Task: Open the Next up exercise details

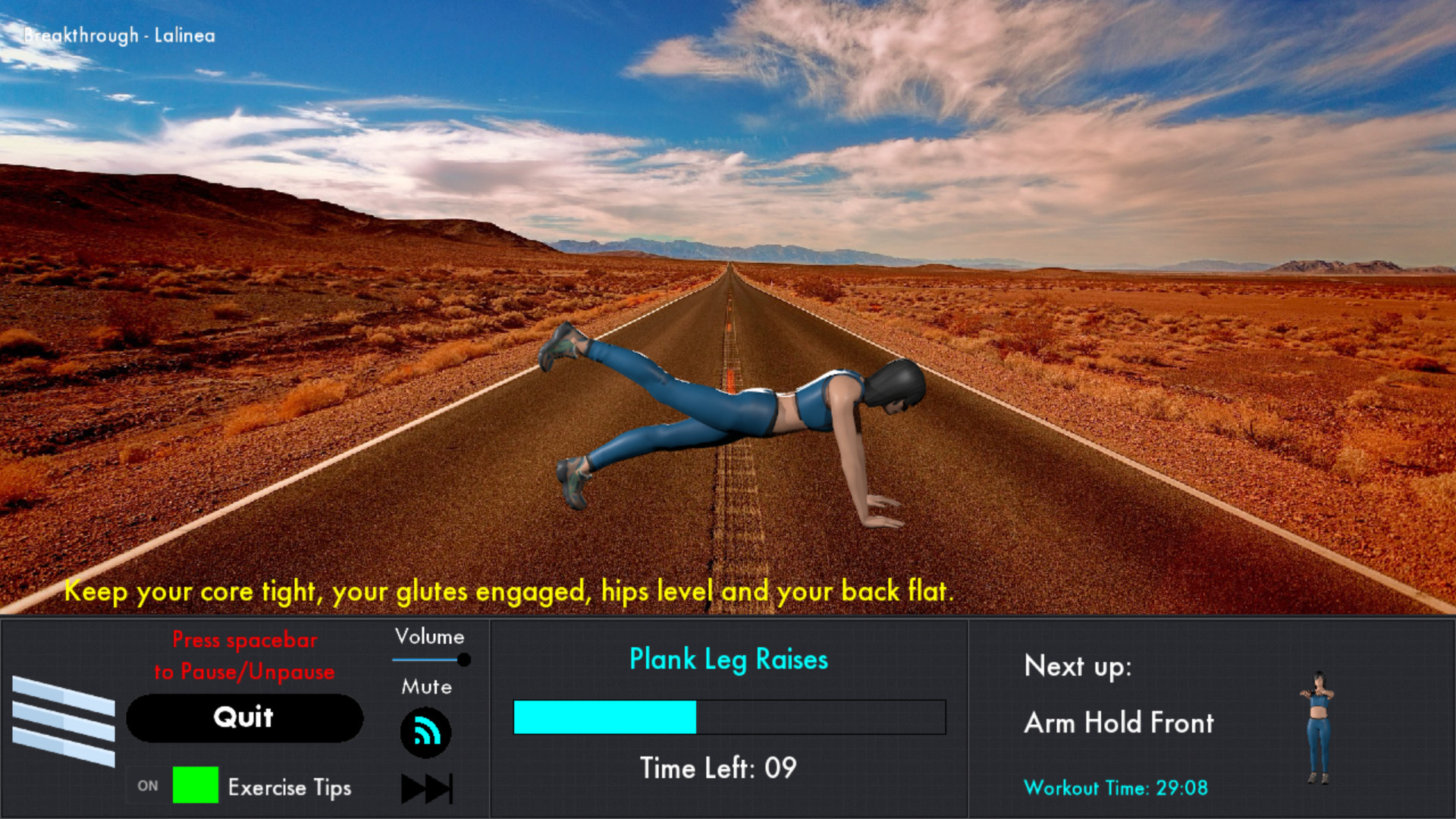Action: (x=1119, y=723)
